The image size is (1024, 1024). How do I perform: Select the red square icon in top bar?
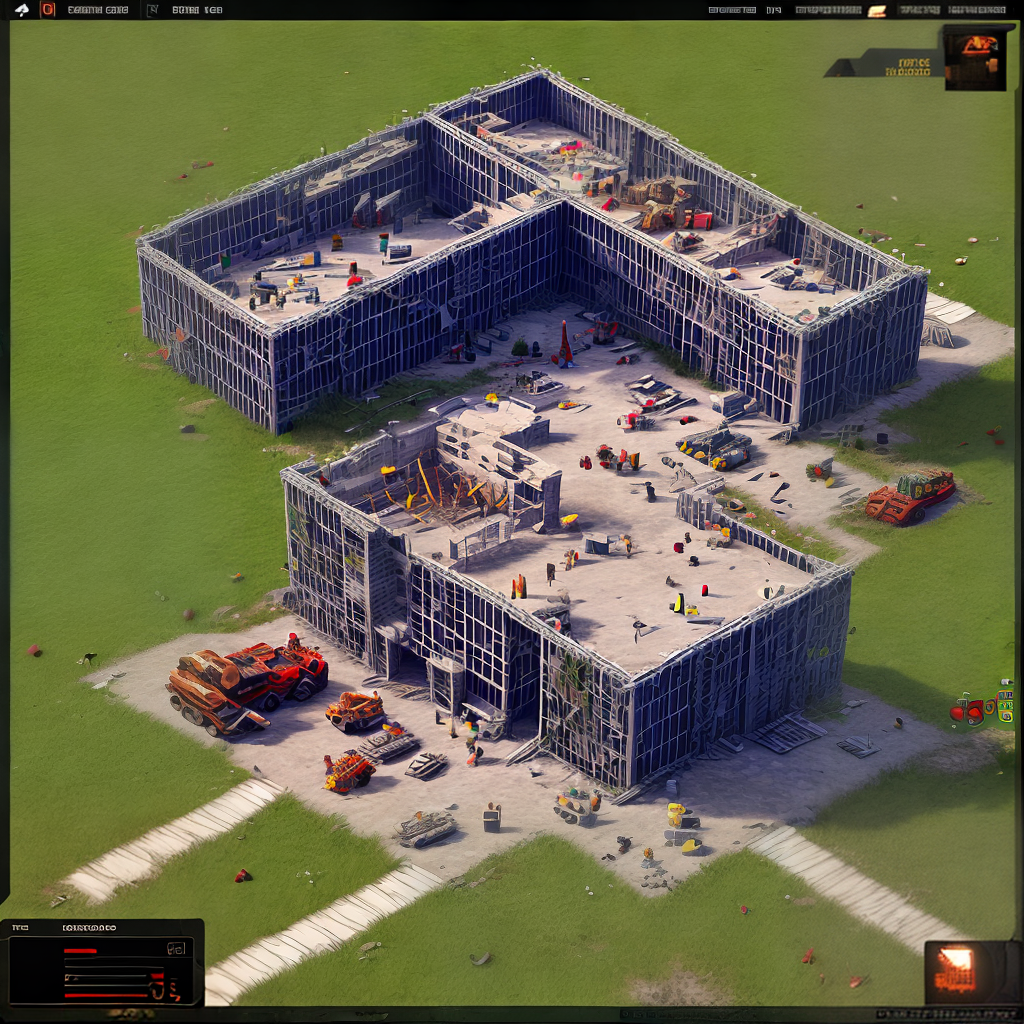(x=47, y=10)
